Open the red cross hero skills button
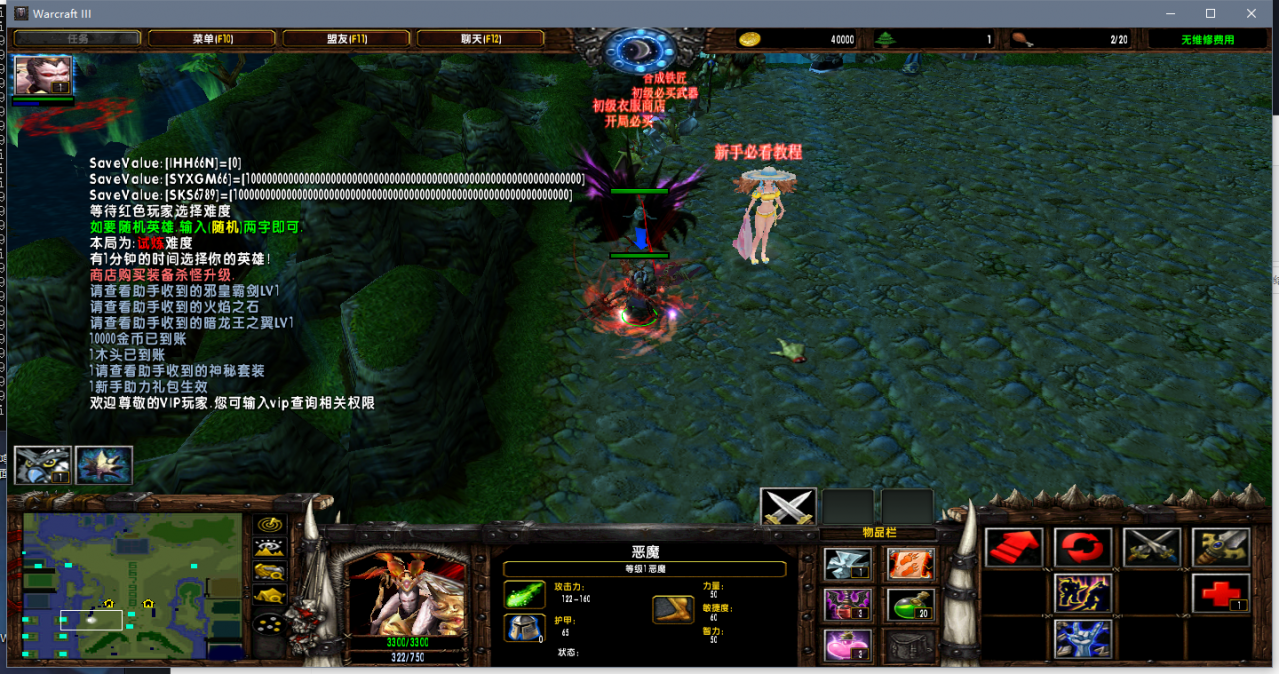The width and height of the screenshot is (1279, 674). [x=1220, y=593]
